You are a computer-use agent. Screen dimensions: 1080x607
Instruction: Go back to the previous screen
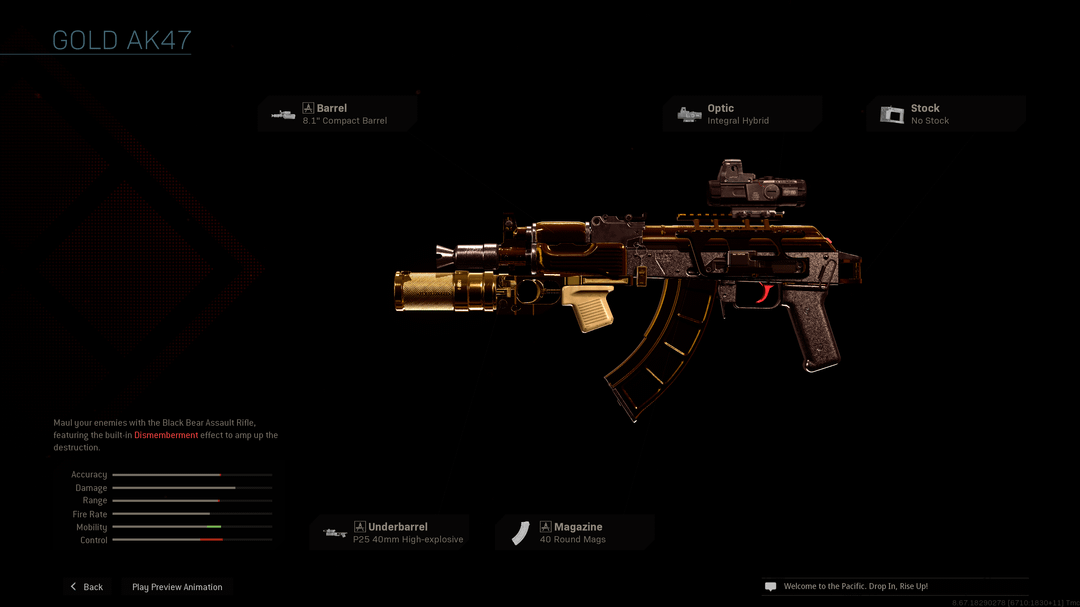tap(86, 587)
